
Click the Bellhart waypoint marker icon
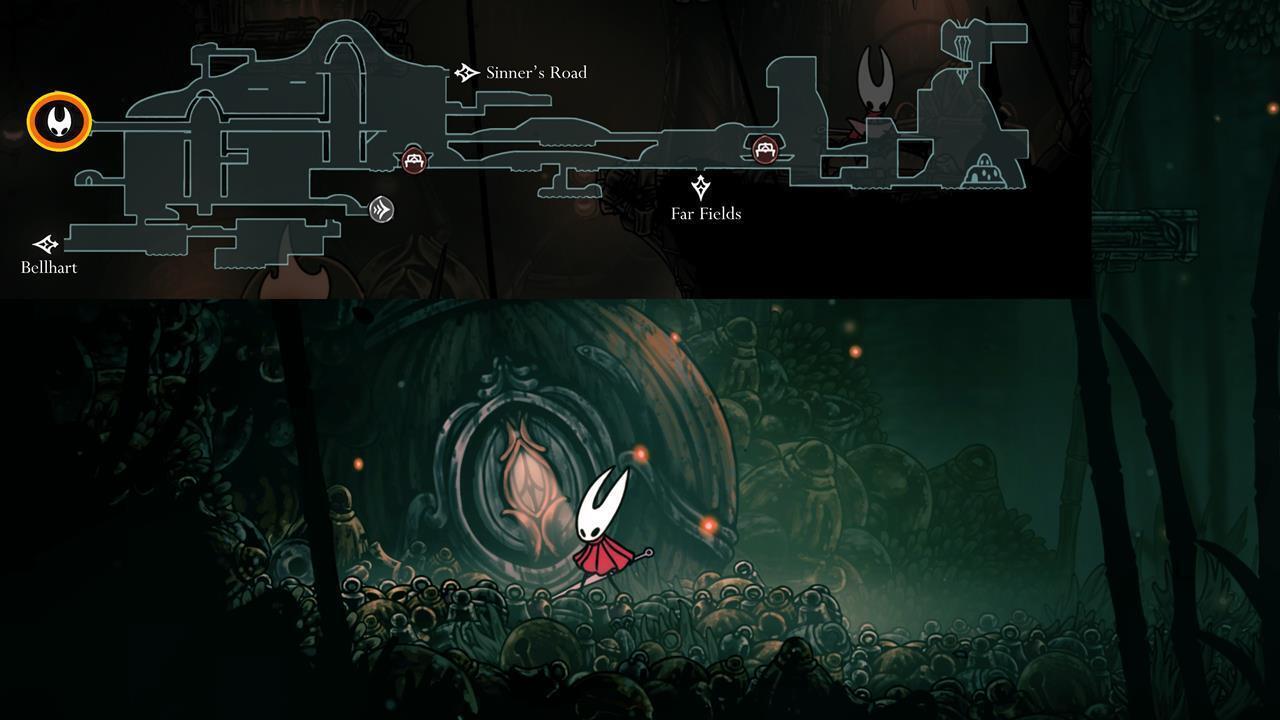click(46, 242)
